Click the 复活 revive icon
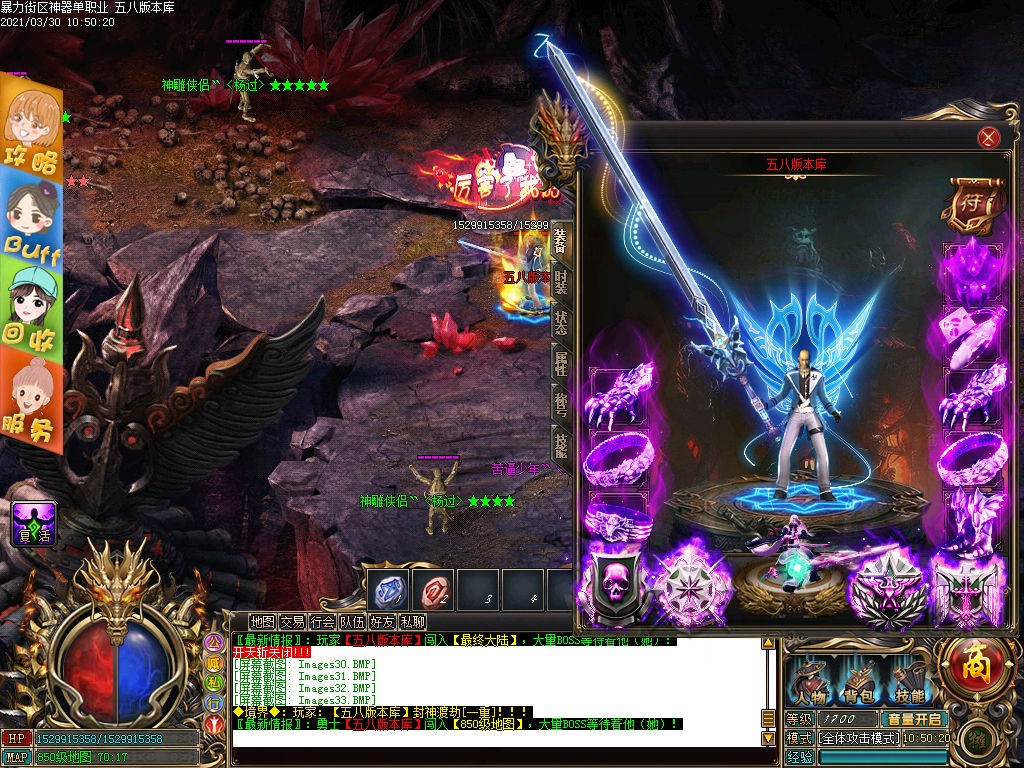This screenshot has width=1024, height=768. (34, 523)
